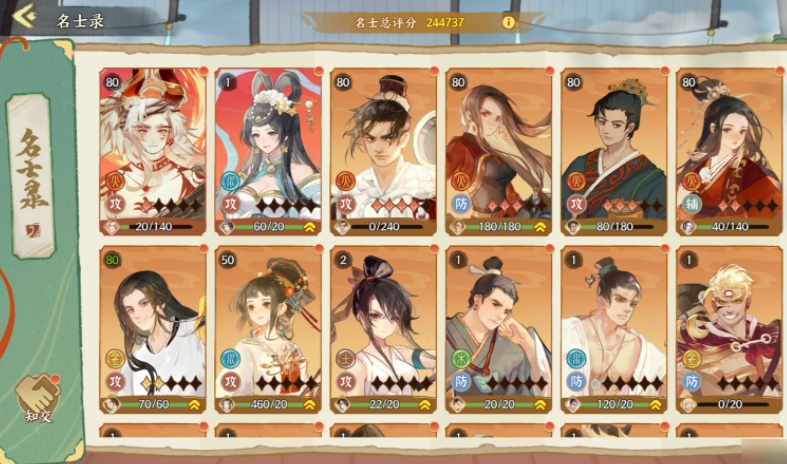Choose the blue-haired lady card with 60/20
Image resolution: width=787 pixels, height=464 pixels.
[267, 150]
